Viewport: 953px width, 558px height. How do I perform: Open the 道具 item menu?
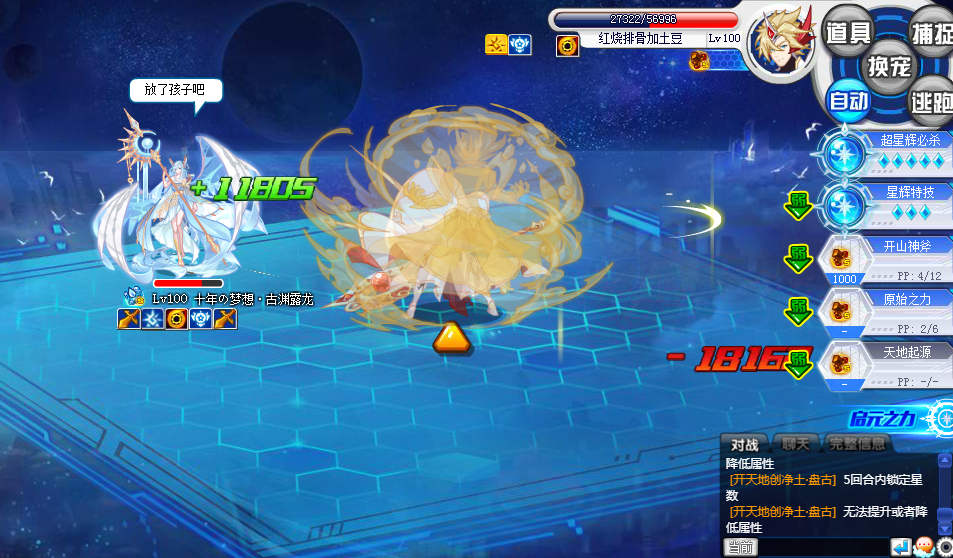pos(848,32)
